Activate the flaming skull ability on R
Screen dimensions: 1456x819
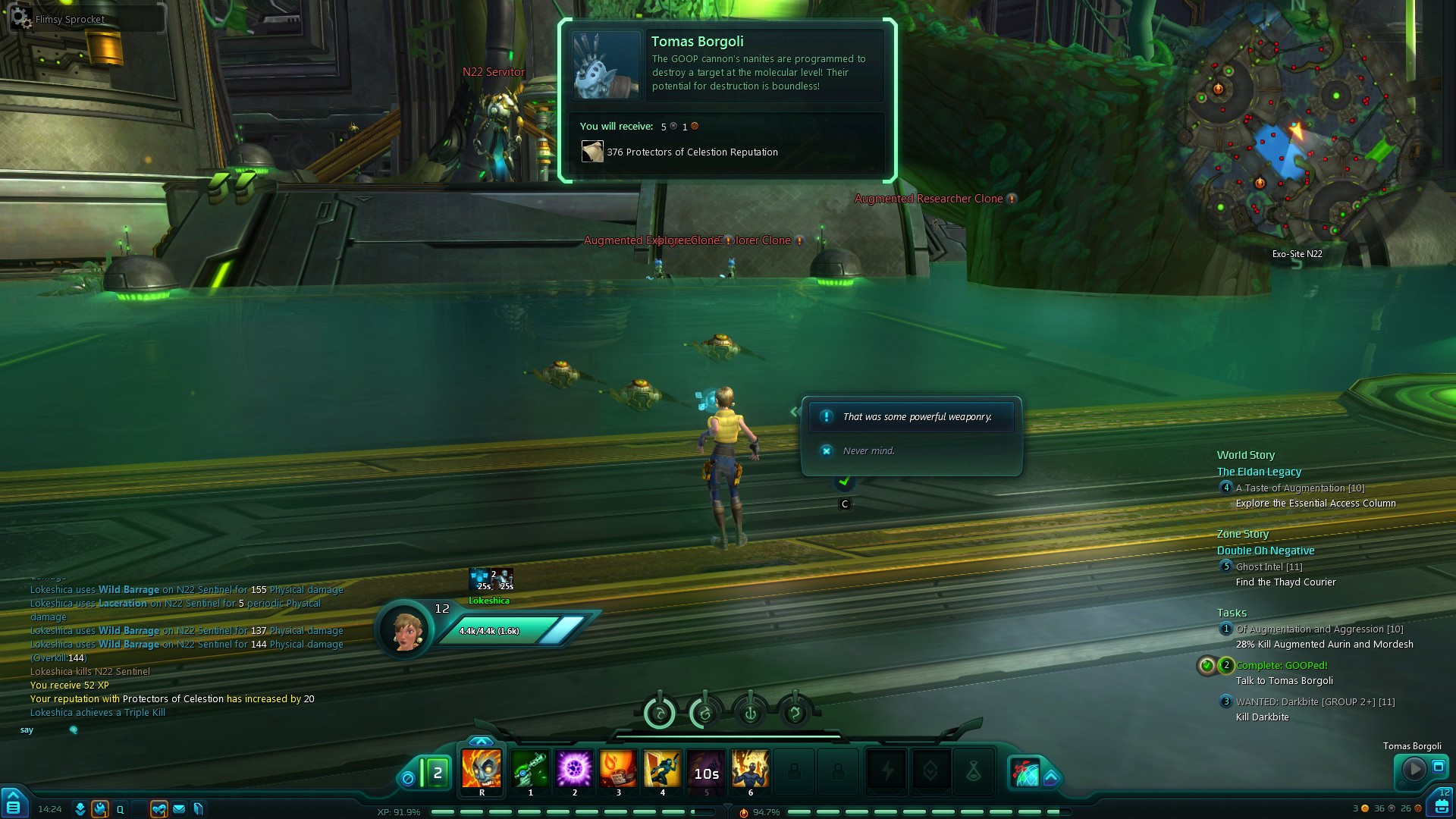coord(482,769)
